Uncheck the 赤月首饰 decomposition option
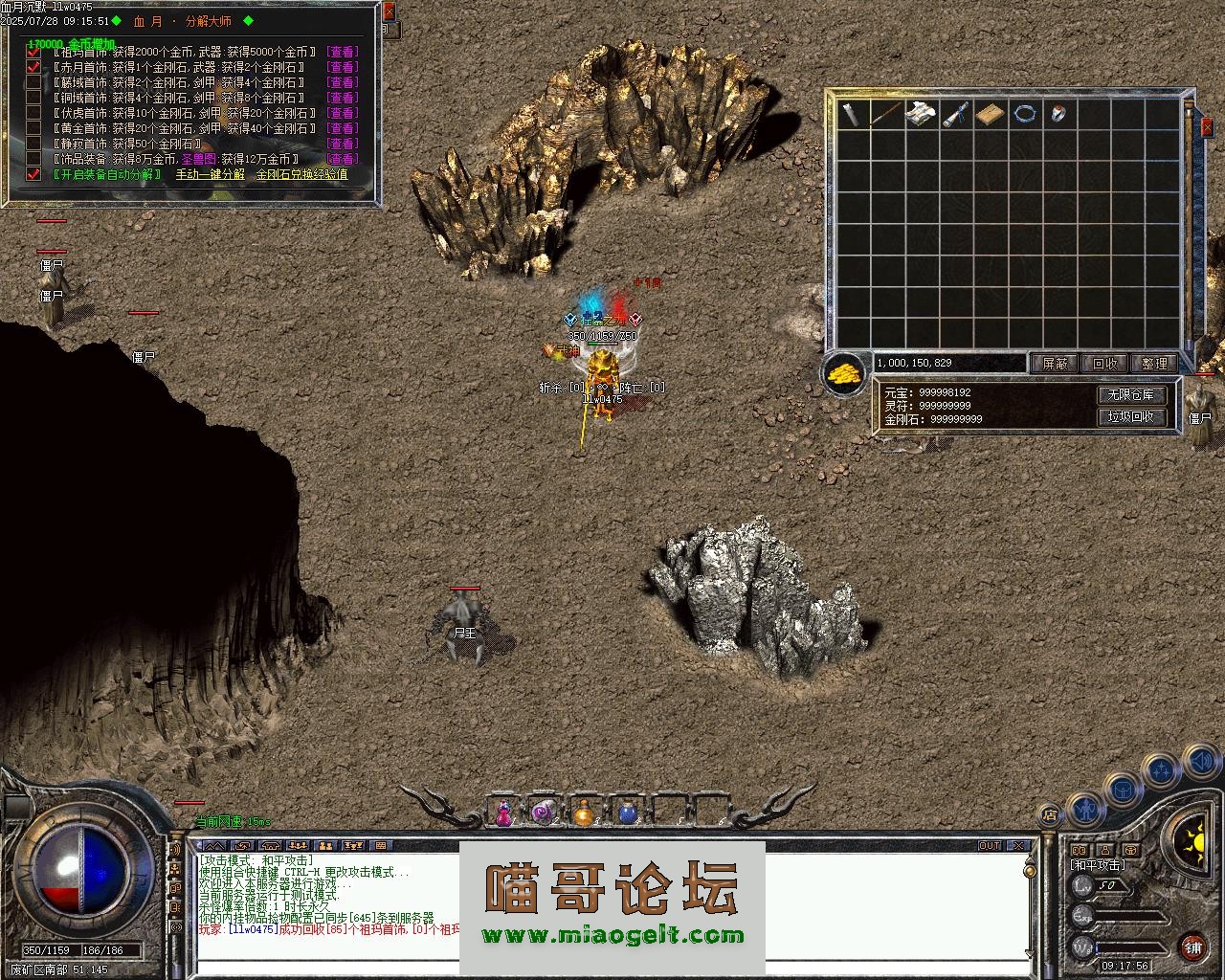Image resolution: width=1225 pixels, height=980 pixels. pos(34,67)
